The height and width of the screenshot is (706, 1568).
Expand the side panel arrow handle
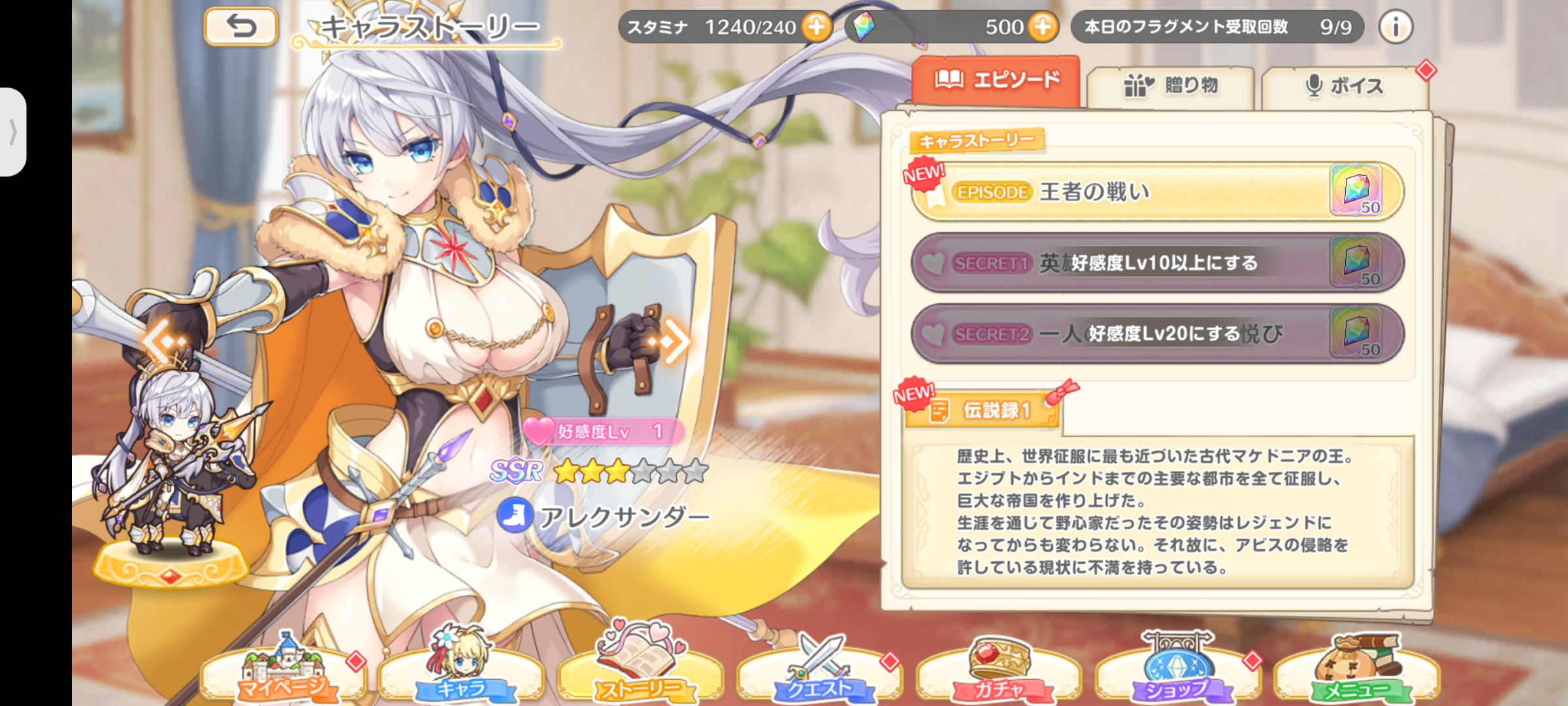pos(13,132)
